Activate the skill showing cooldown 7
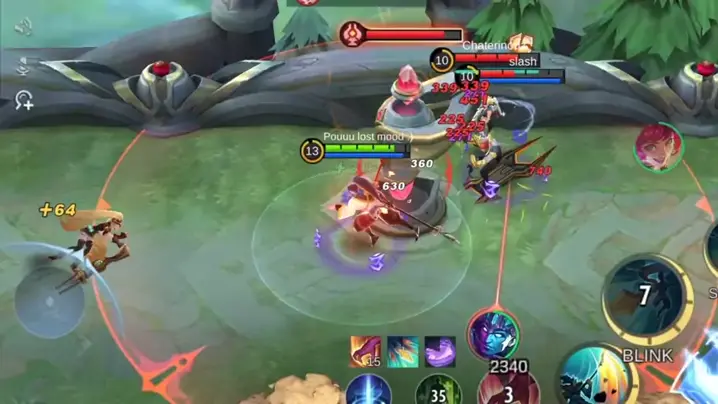 pos(644,295)
